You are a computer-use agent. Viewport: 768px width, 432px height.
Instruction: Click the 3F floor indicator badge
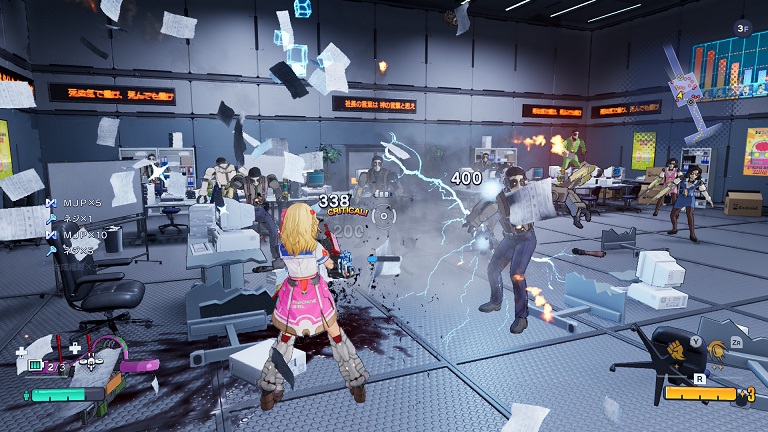click(x=742, y=28)
